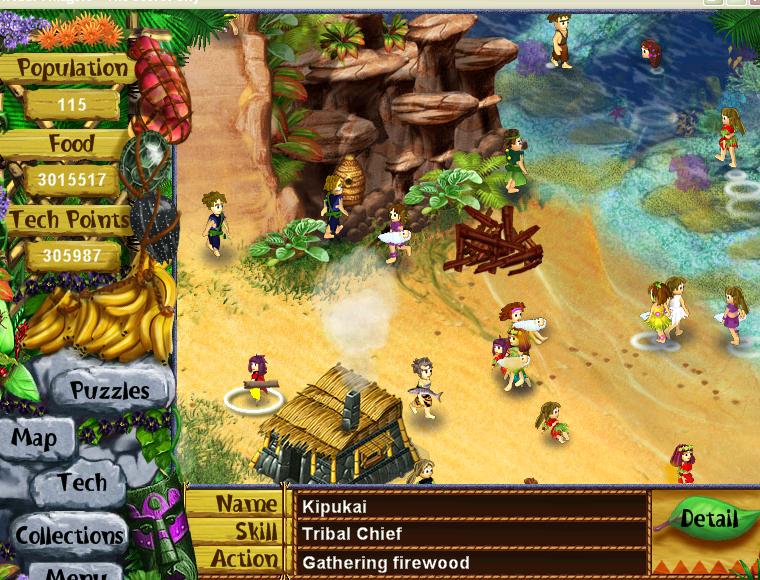Show the Tech upgrades screen
Image resolution: width=760 pixels, height=580 pixels.
tap(82, 483)
